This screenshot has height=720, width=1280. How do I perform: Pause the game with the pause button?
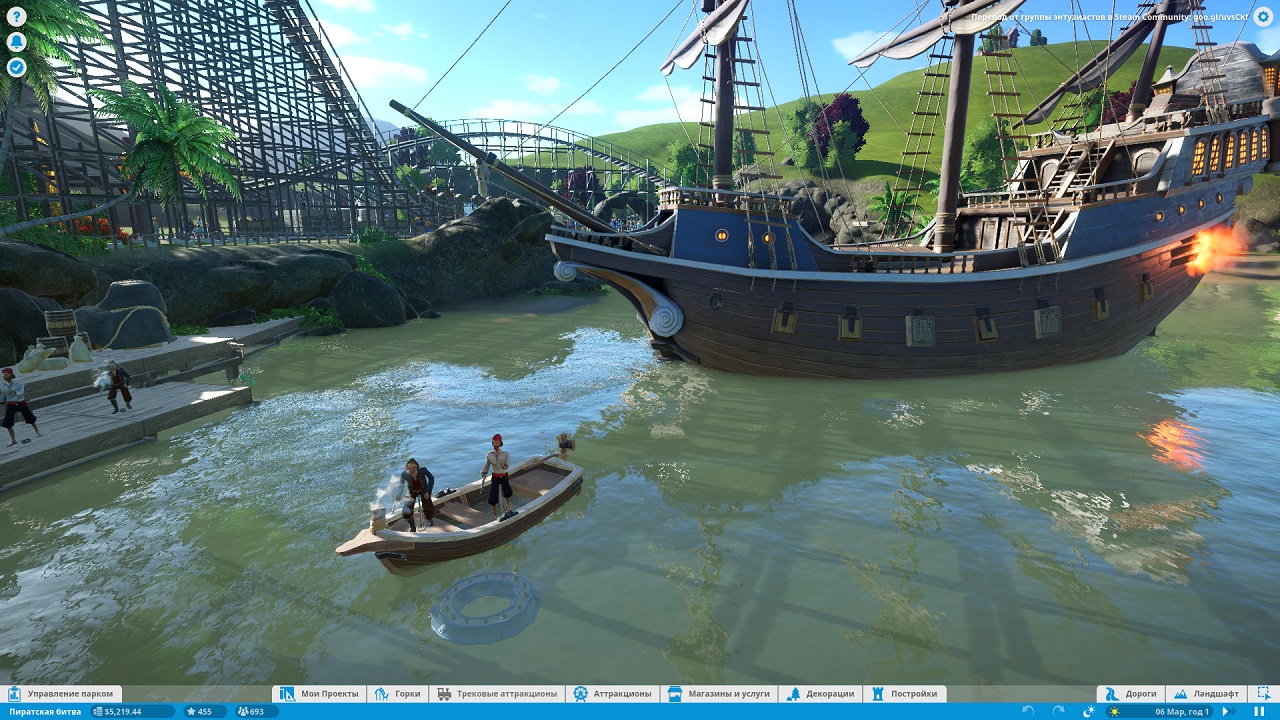point(1258,711)
